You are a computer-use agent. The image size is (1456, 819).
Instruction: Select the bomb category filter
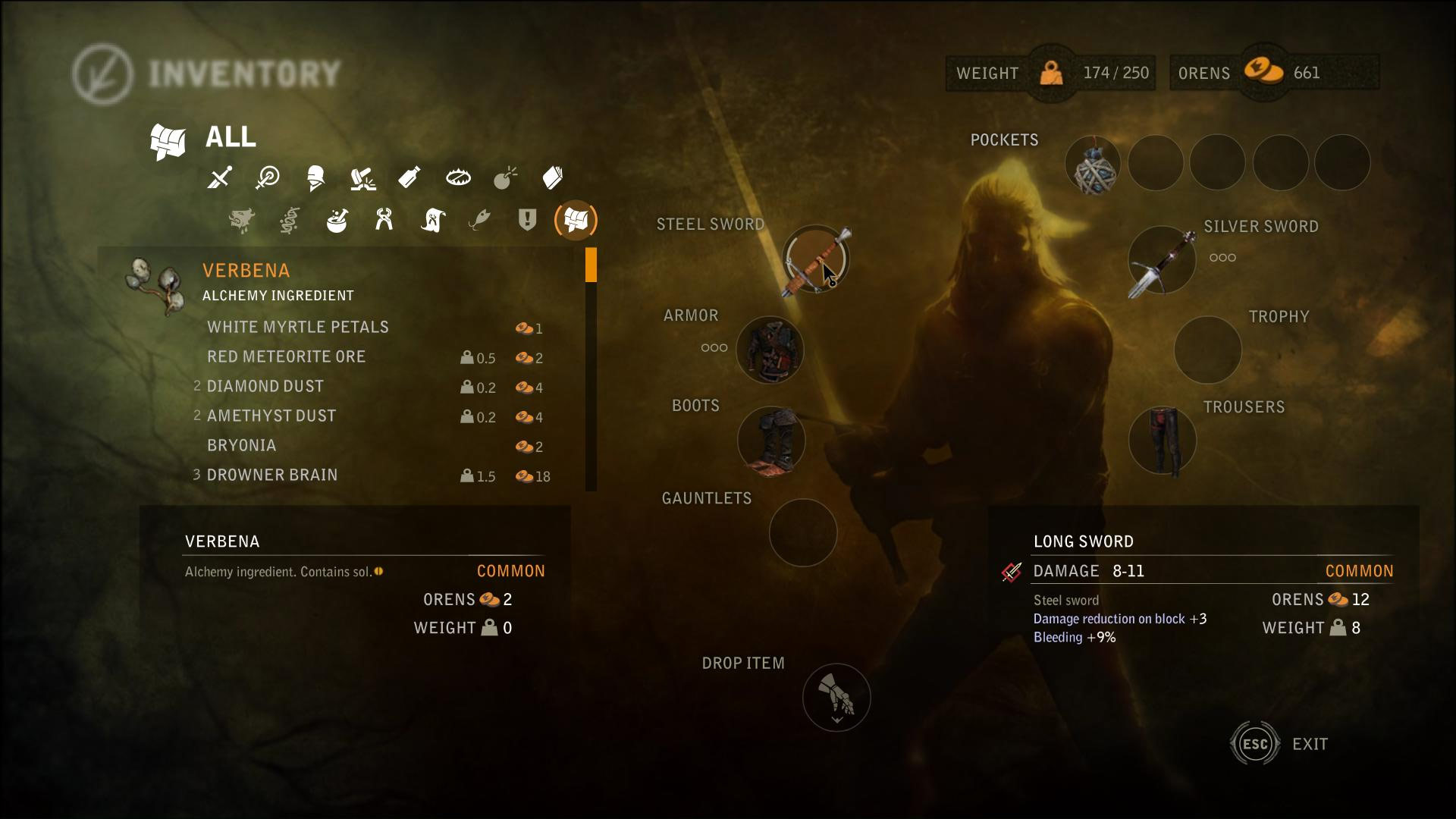[x=505, y=178]
